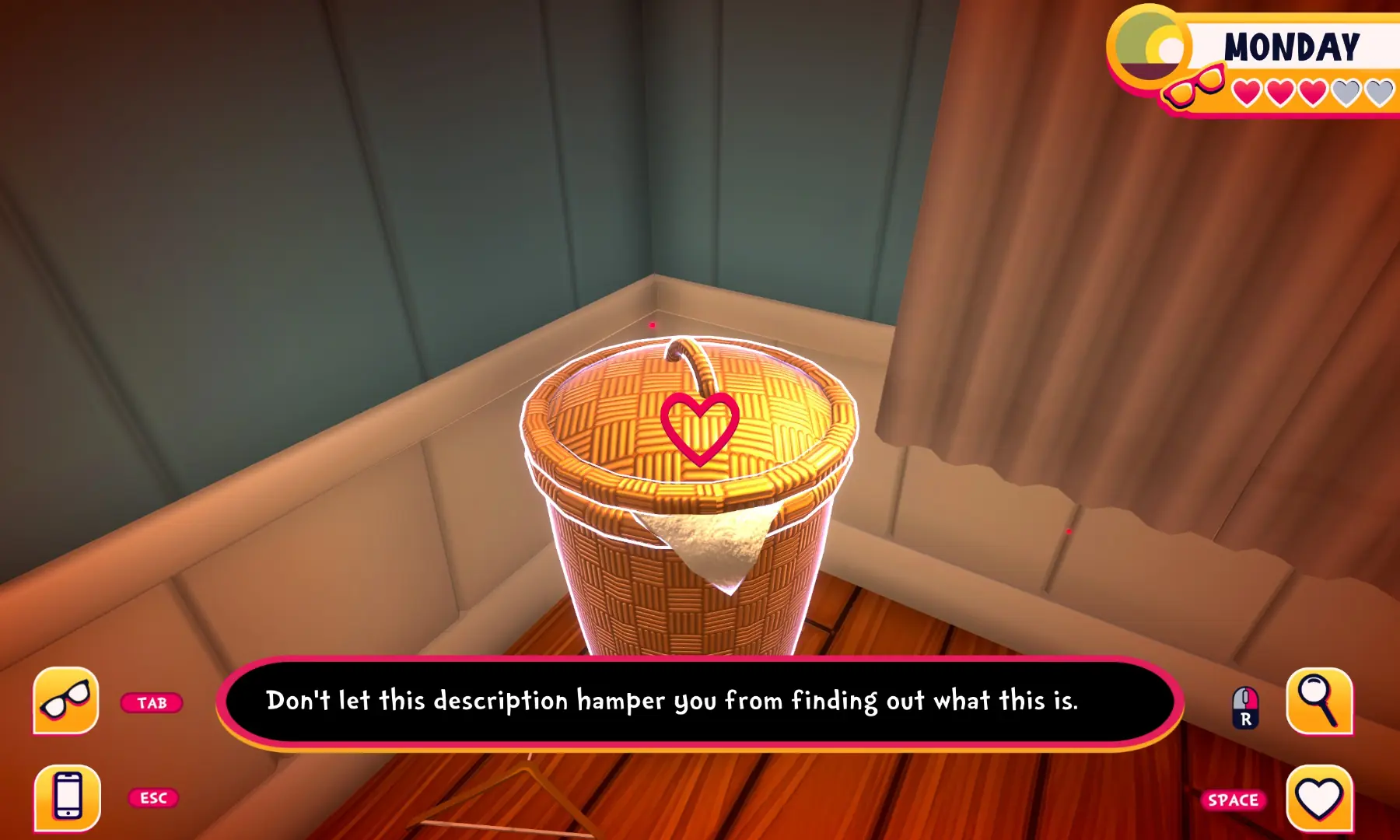Activate the heart action button
The image size is (1400, 840).
[1319, 798]
